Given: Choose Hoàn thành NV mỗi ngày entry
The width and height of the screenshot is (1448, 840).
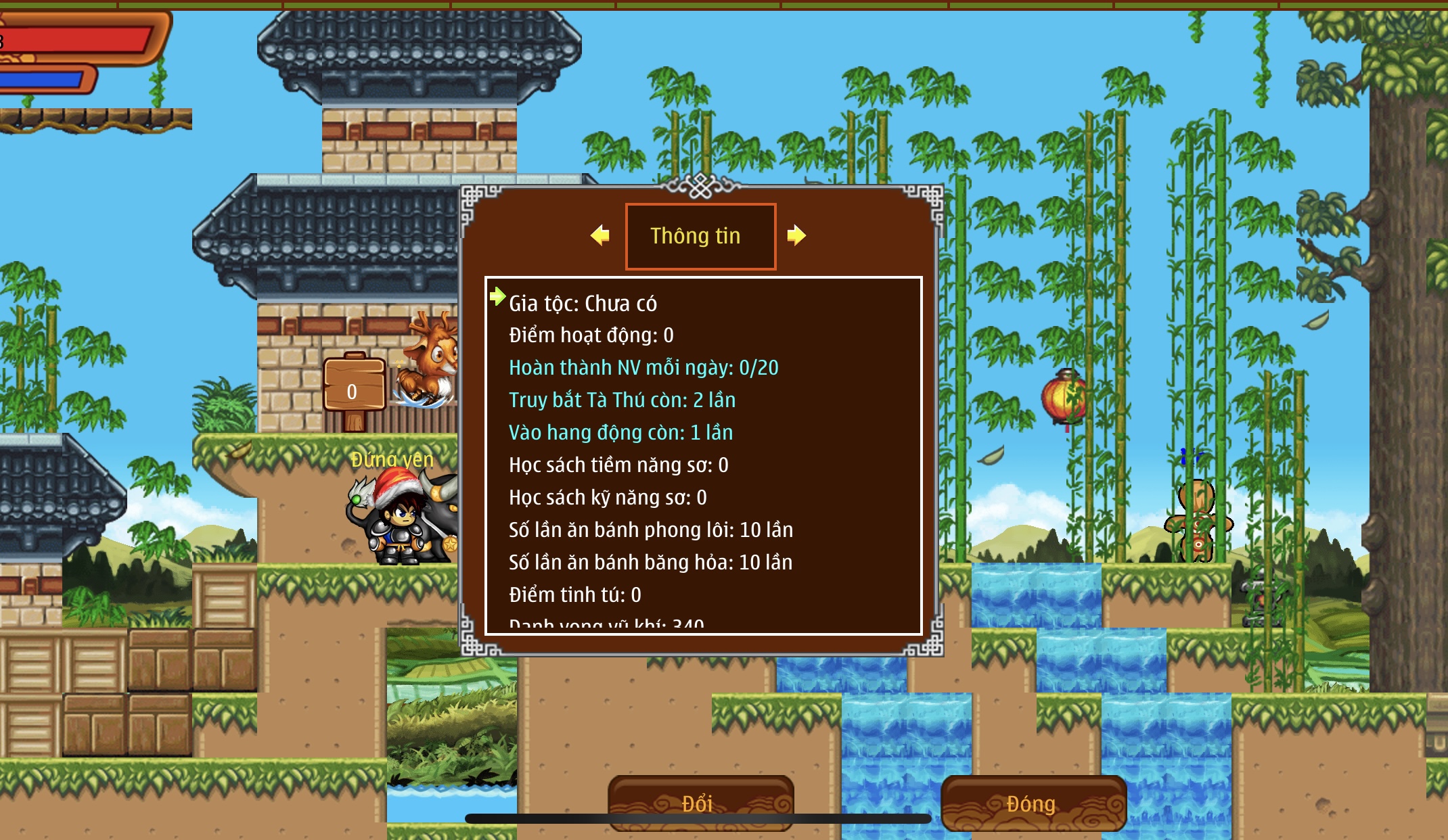Looking at the screenshot, I should (643, 368).
